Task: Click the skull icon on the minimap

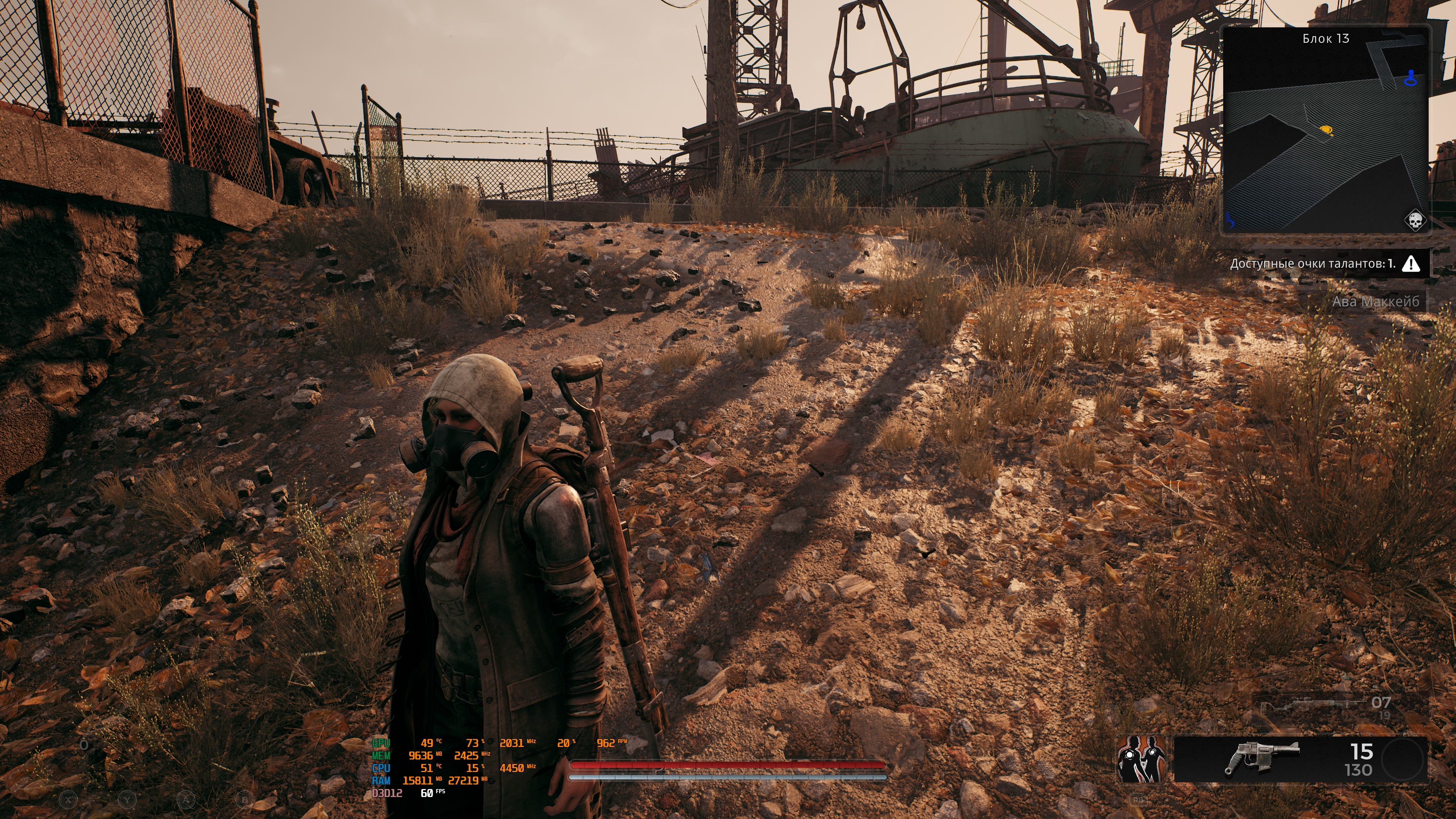Action: click(x=1415, y=220)
